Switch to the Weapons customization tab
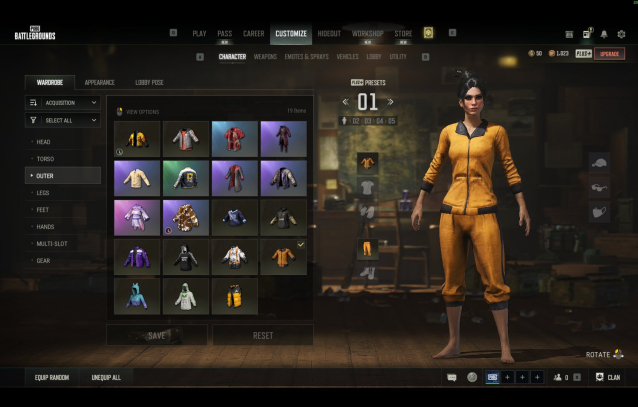This screenshot has height=407, width=638. click(265, 57)
